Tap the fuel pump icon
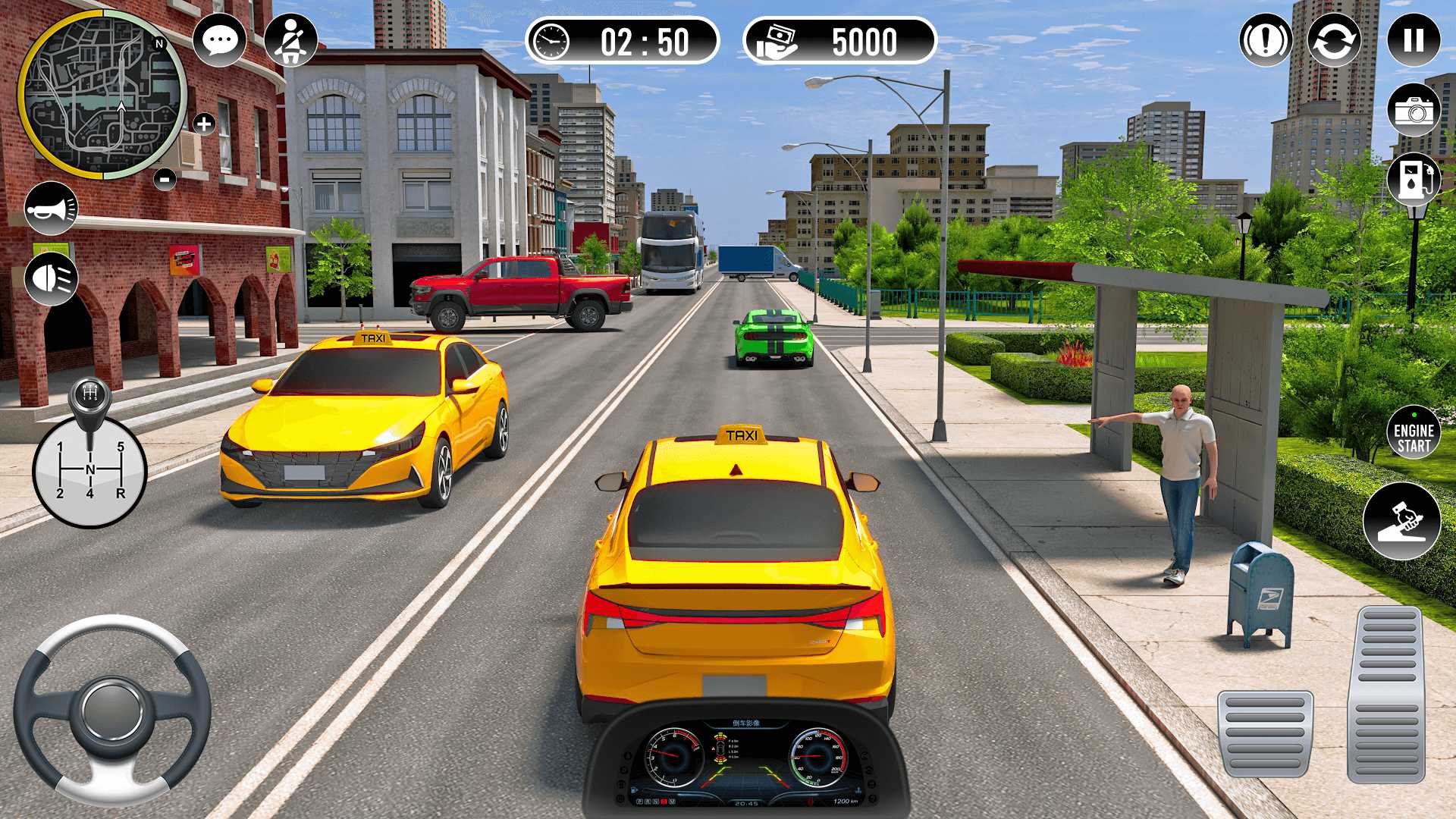 1414,179
